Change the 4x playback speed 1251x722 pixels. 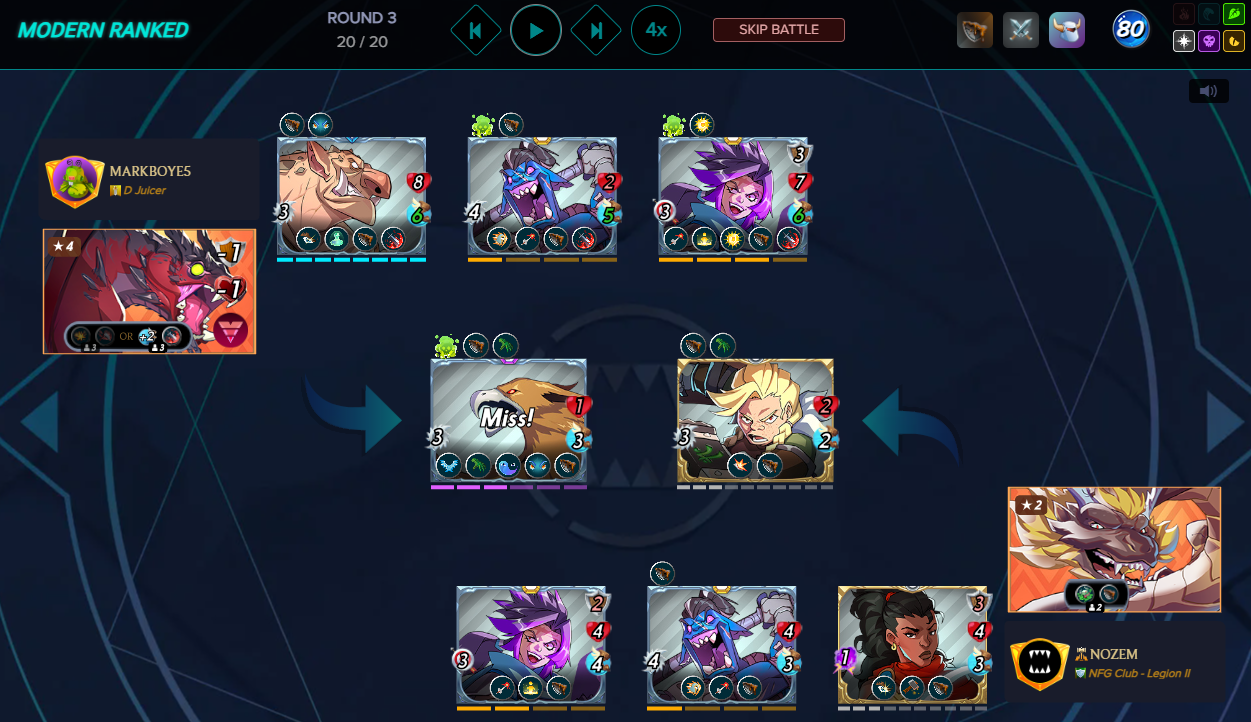coord(656,30)
